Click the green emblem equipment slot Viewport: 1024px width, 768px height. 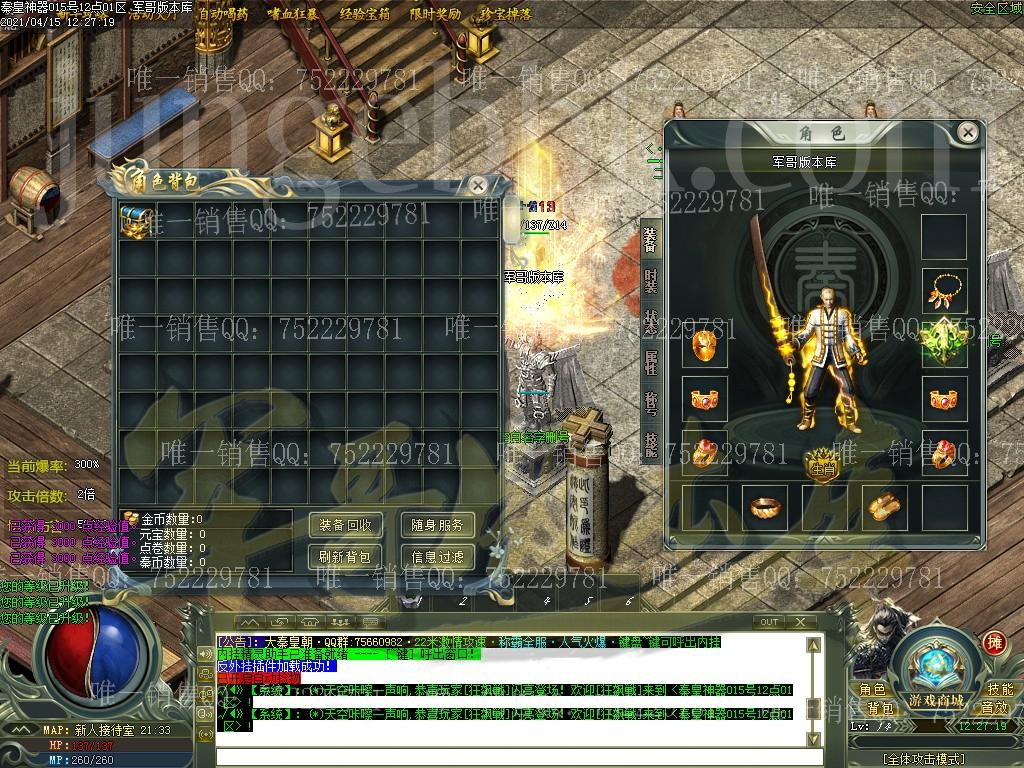(x=944, y=345)
